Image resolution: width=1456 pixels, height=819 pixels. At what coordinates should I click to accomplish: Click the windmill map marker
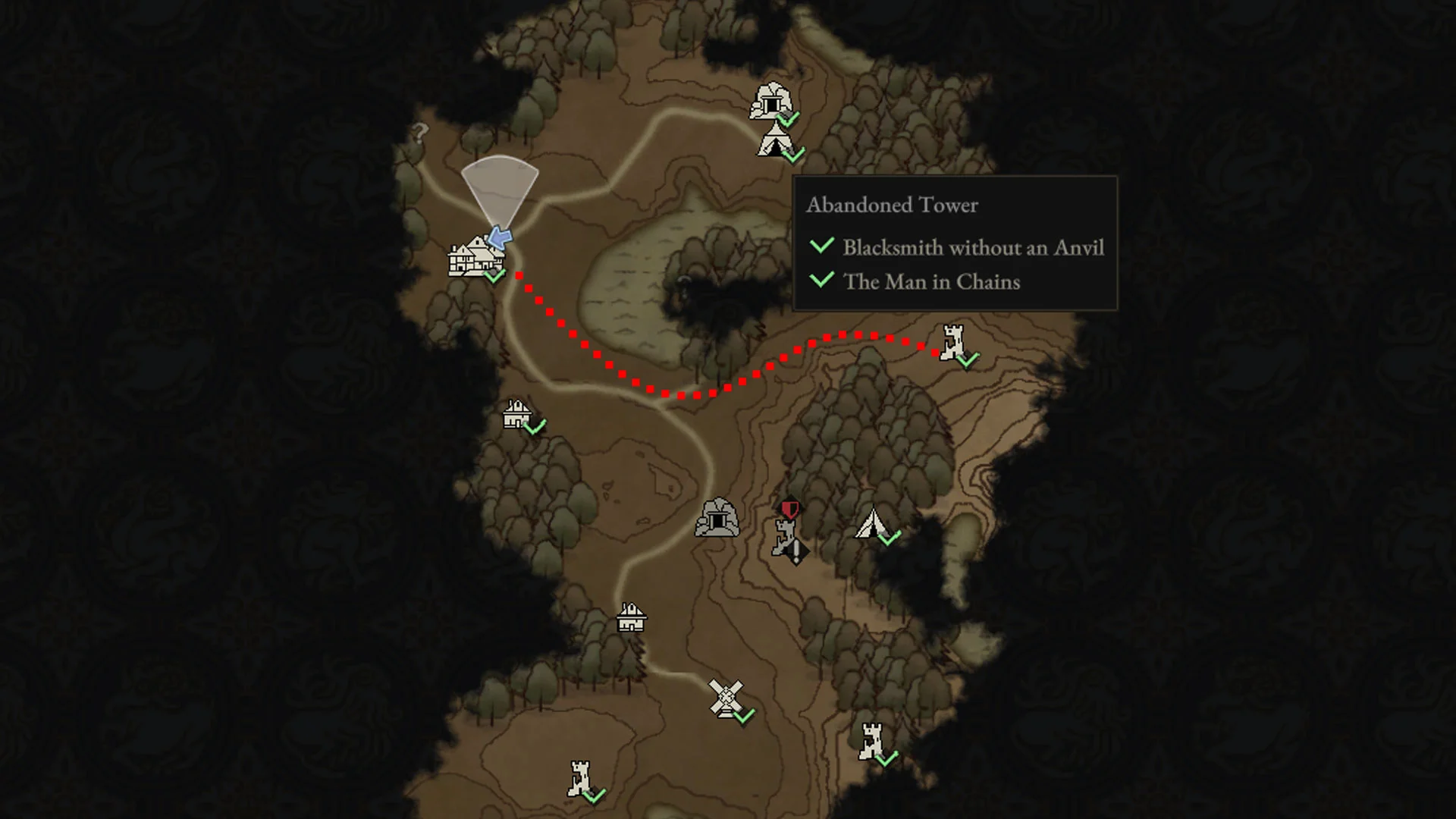(x=726, y=698)
